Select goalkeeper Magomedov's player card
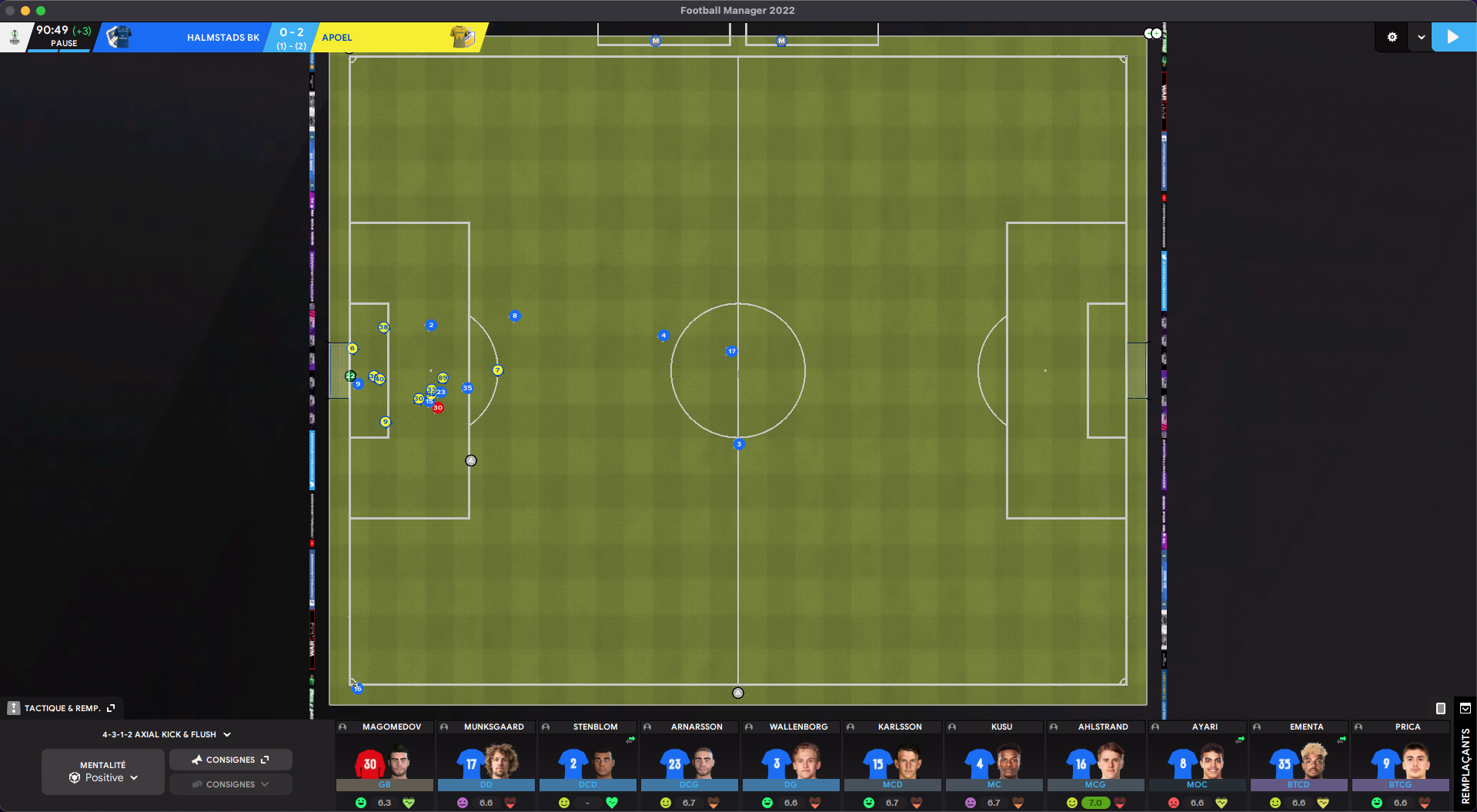1477x812 pixels. pos(385,761)
